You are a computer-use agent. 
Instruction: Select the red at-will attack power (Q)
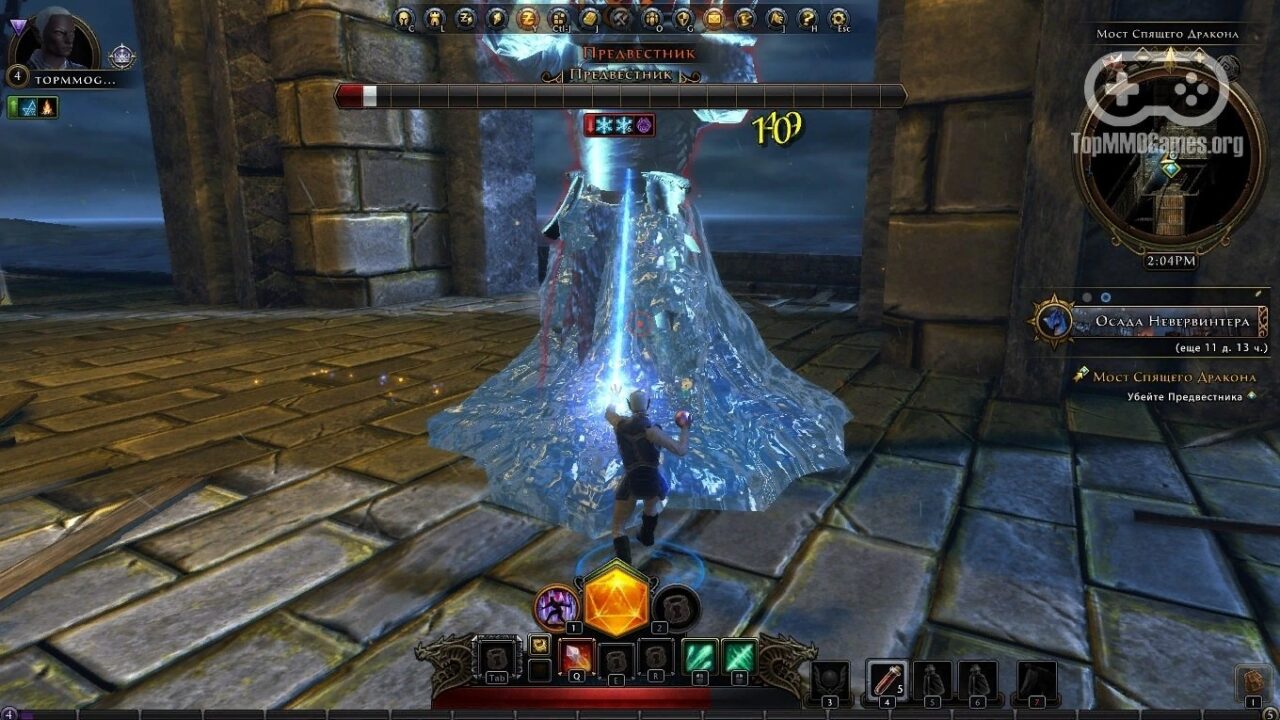click(576, 655)
